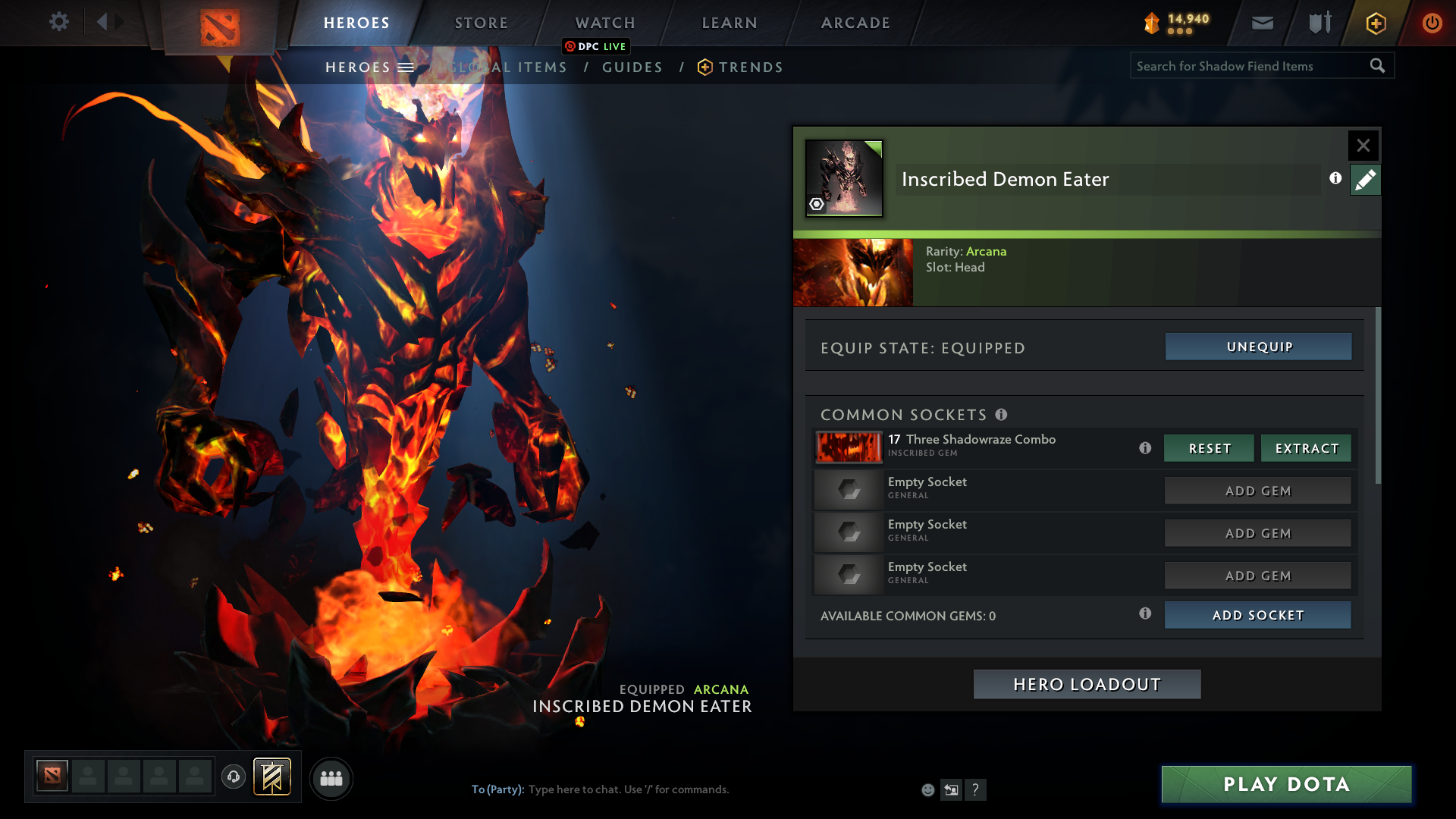Click the chat help question mark icon
Screen dimensions: 1456x819
(977, 789)
